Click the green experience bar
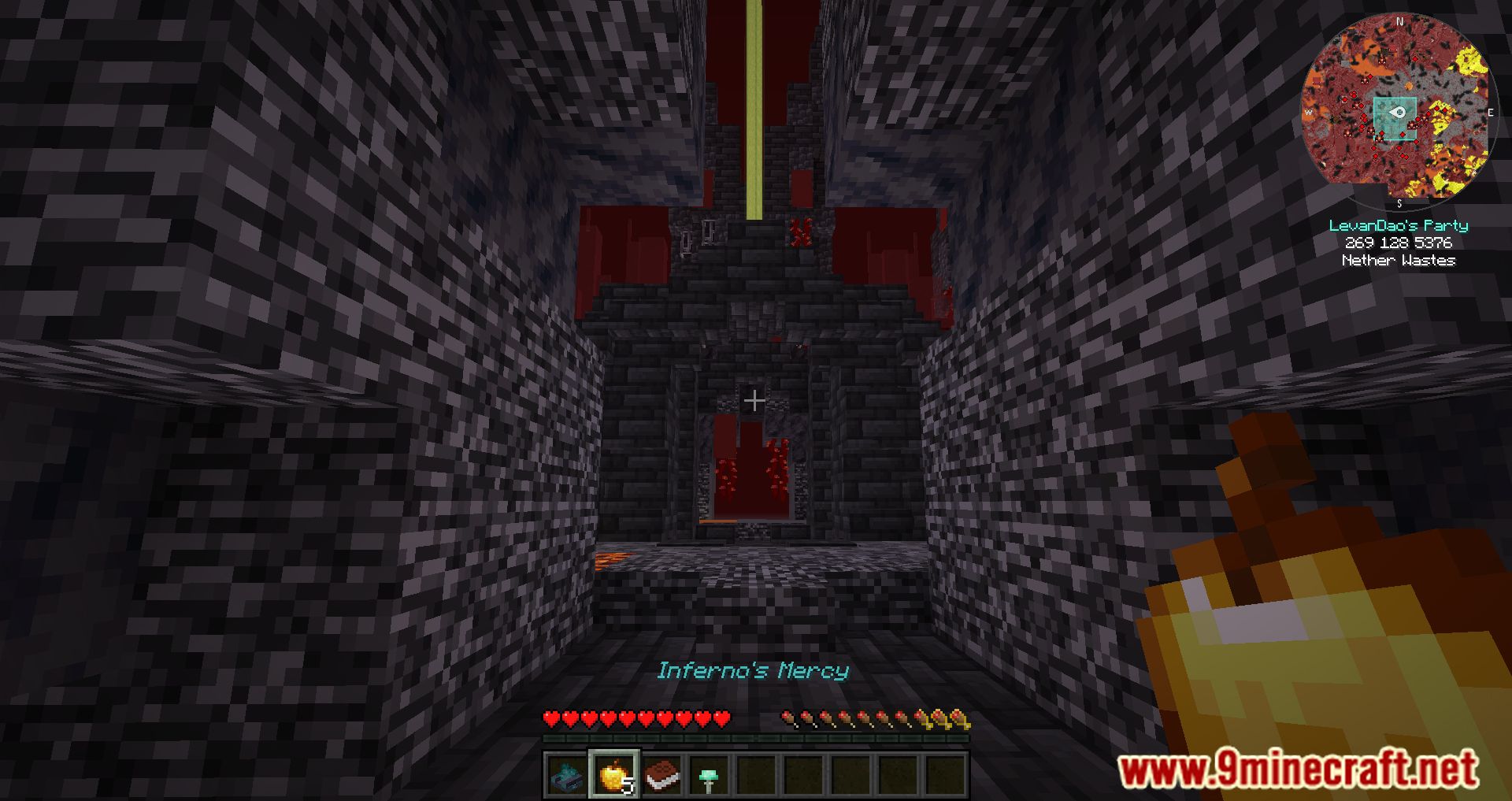This screenshot has height=801, width=1512. point(756,737)
